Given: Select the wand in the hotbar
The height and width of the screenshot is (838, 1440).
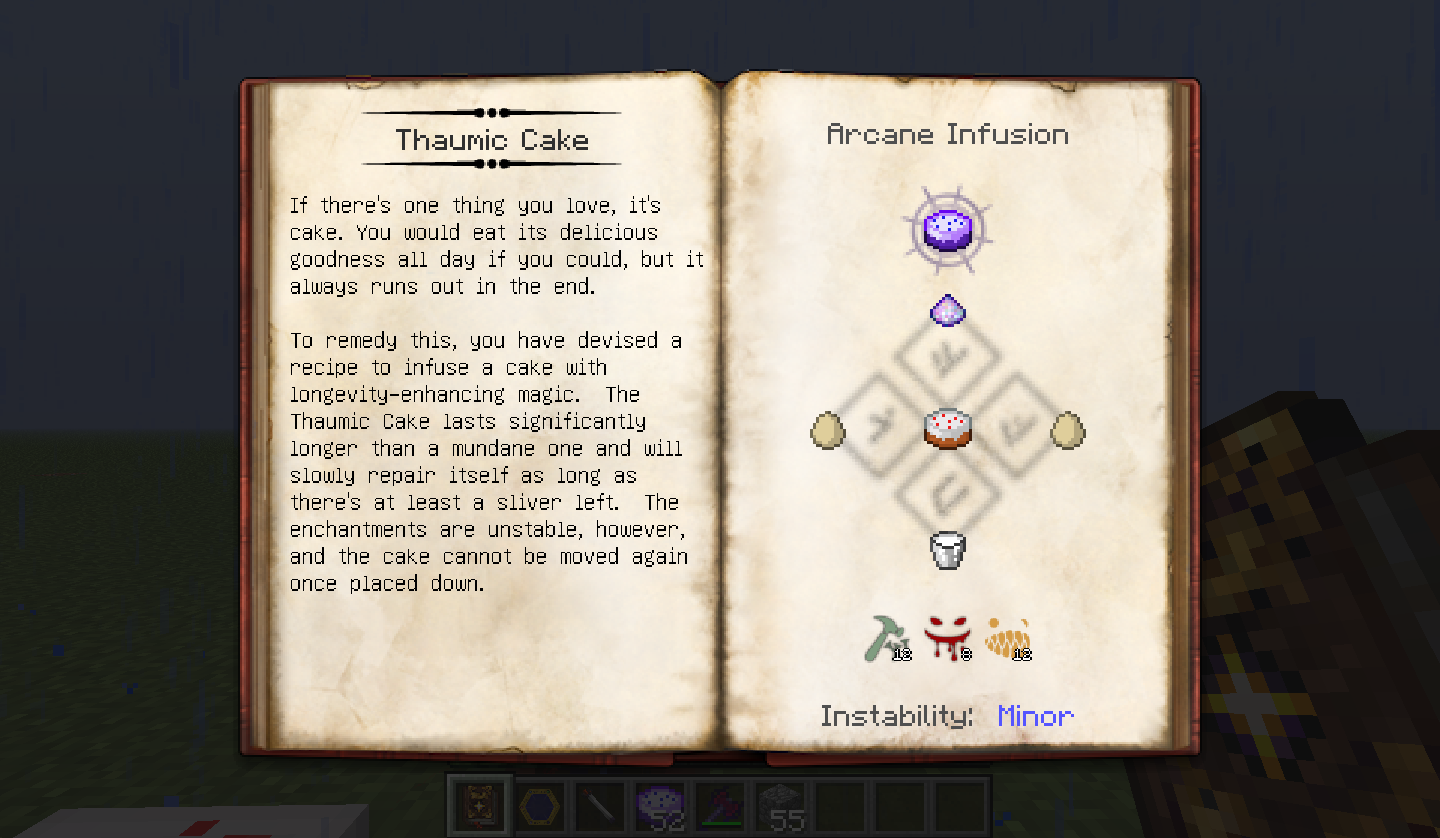Looking at the screenshot, I should click(601, 804).
